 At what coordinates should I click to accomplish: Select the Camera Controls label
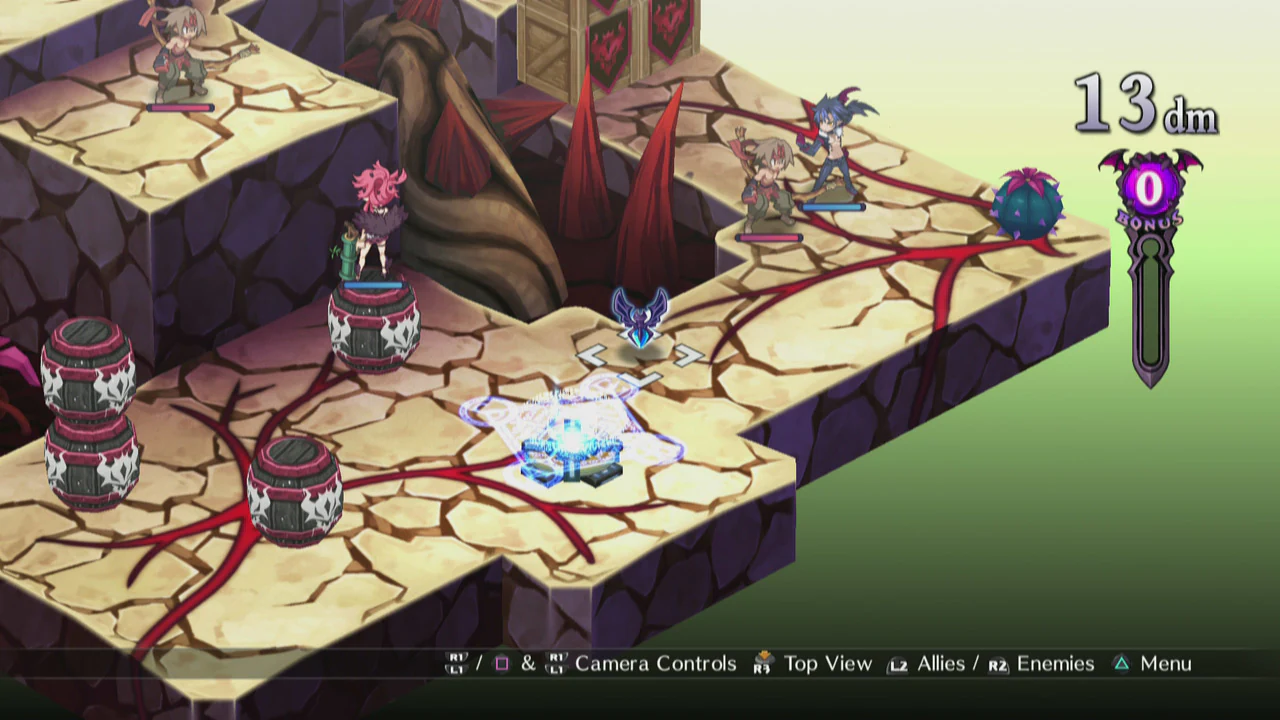point(658,663)
